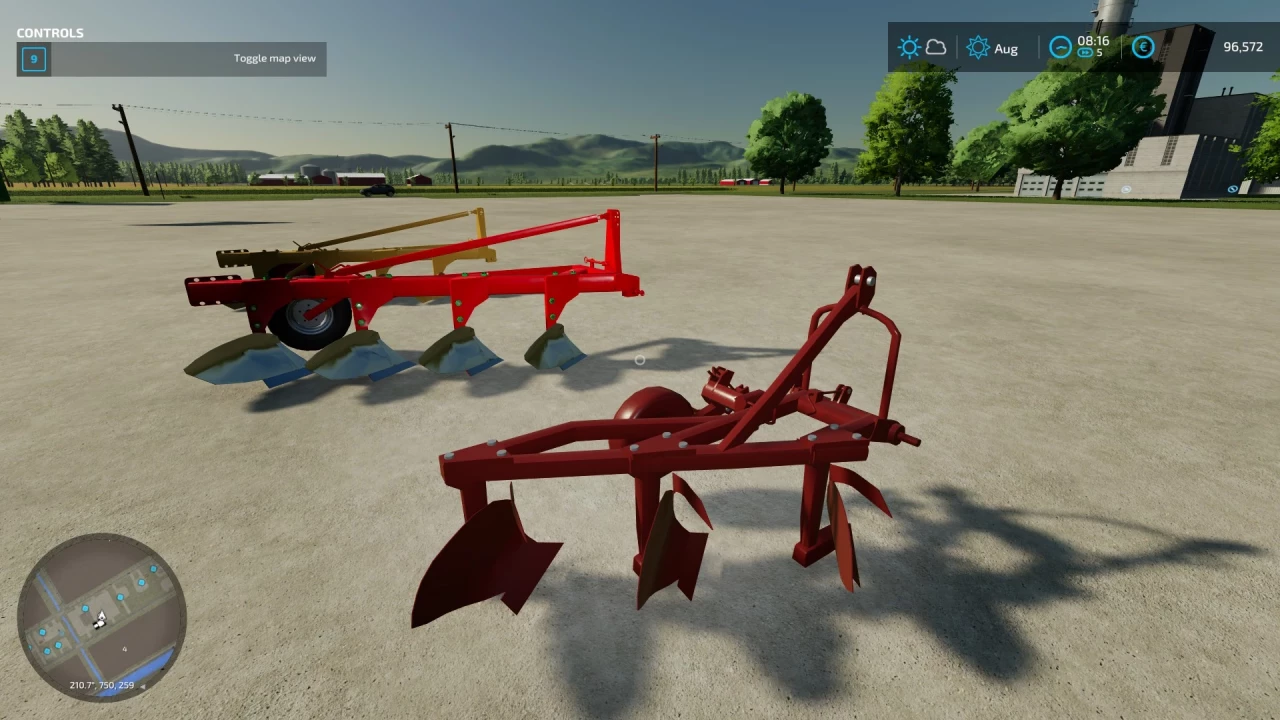Select the sunny weather icon

pyautogui.click(x=909, y=47)
